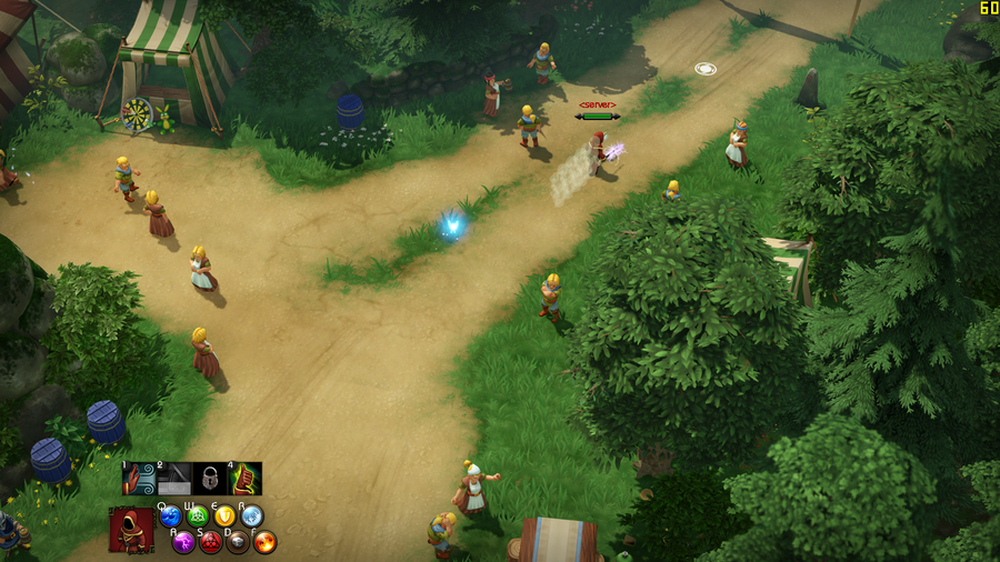
Task: Select the green life element orb
Action: point(198,517)
